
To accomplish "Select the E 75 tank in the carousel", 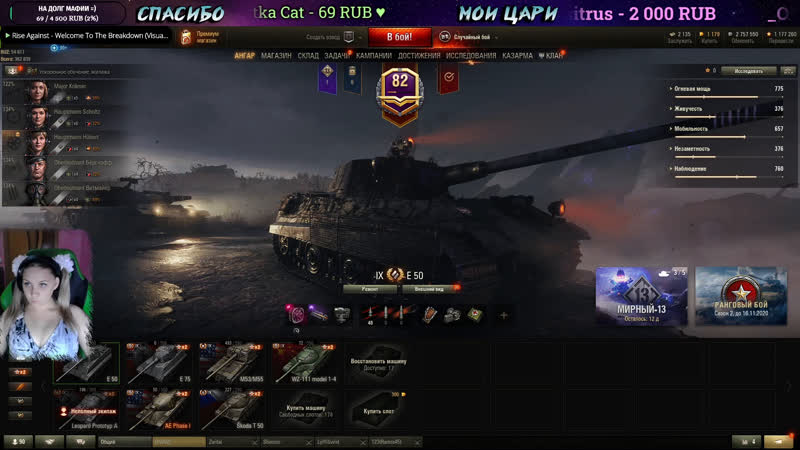I will (158, 364).
